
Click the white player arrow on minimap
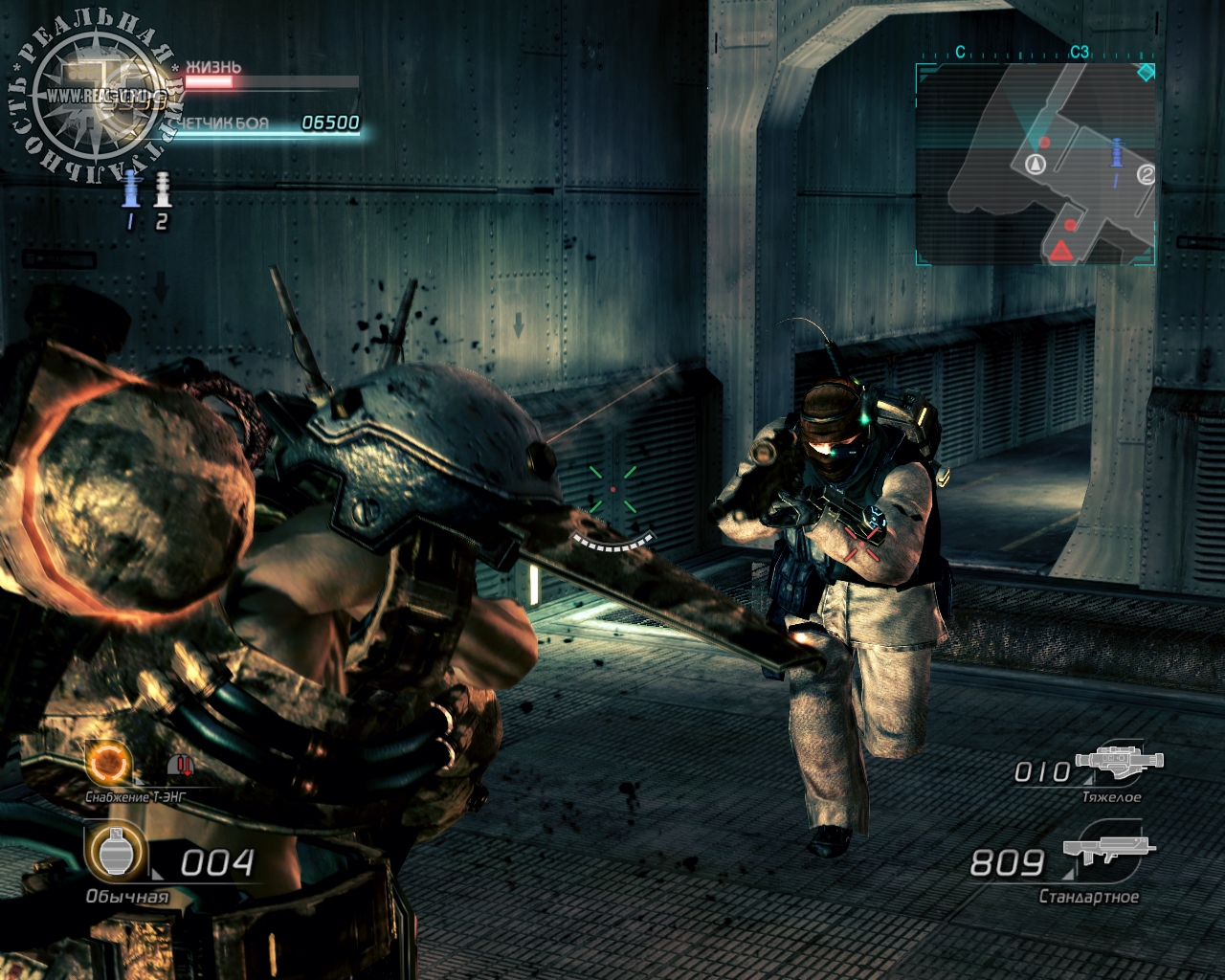point(1035,164)
